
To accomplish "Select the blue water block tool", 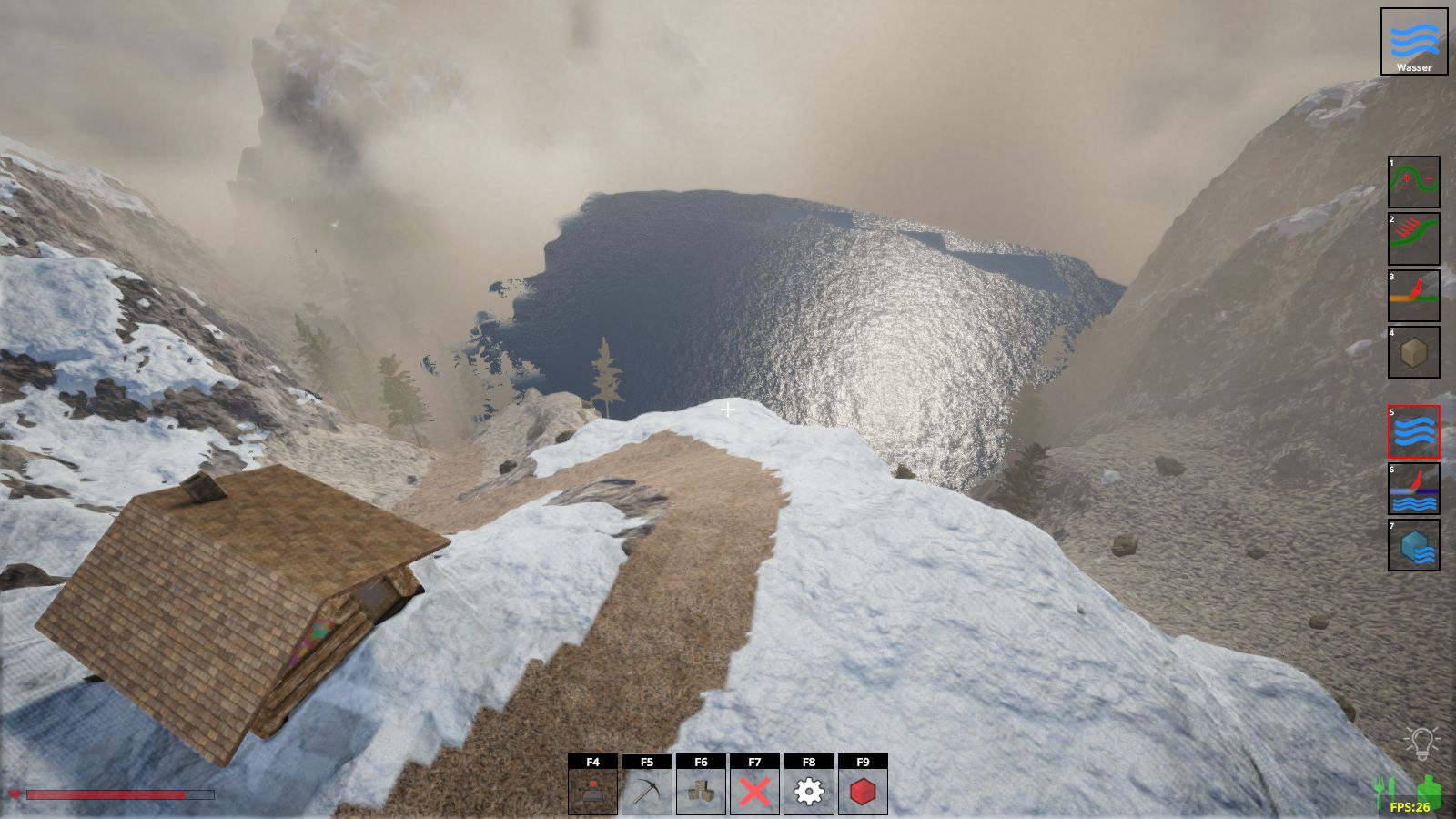I will [x=1413, y=545].
